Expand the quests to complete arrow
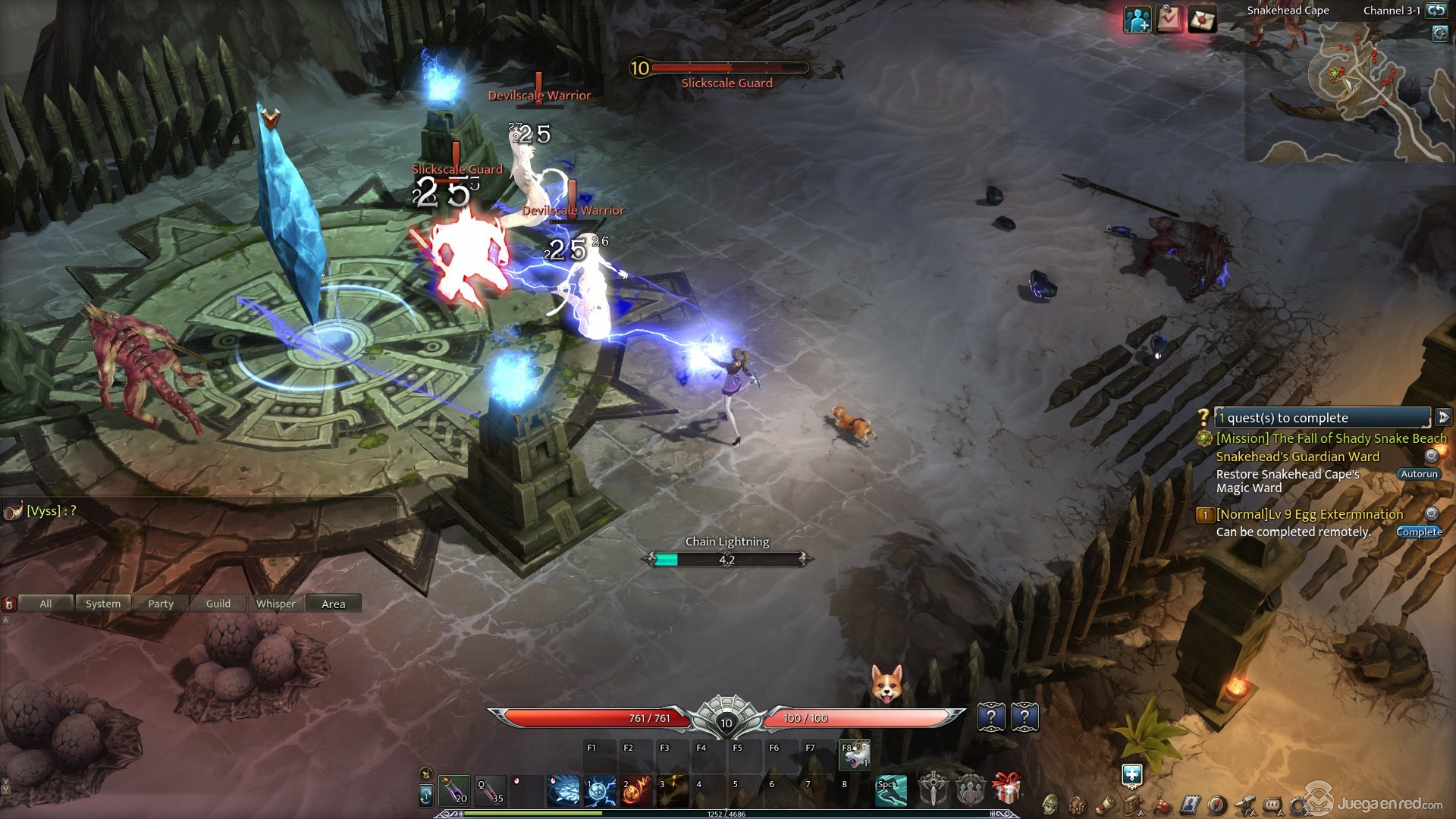Screen dimensions: 1456x819 pos(1443,417)
